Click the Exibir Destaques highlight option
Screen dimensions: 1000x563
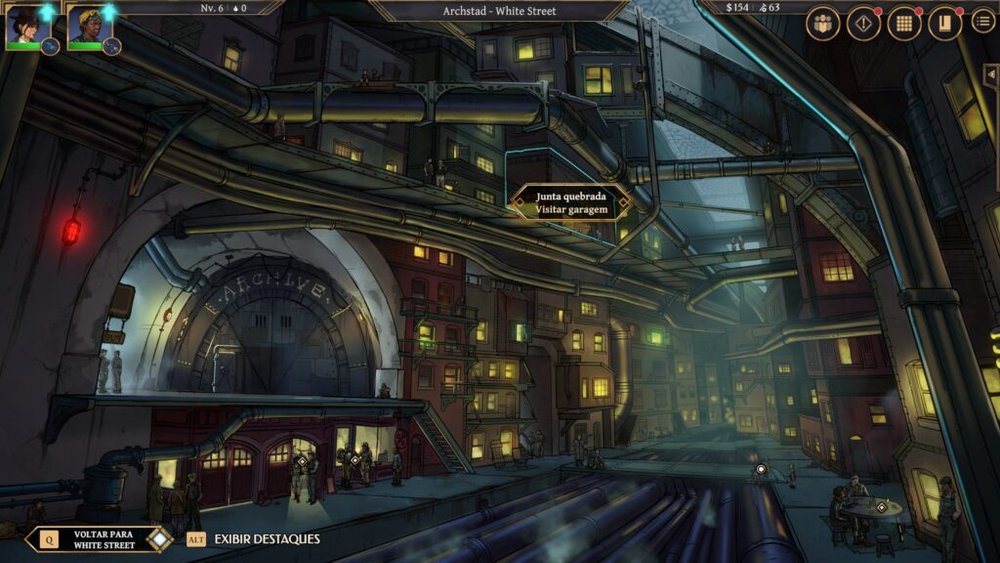click(255, 539)
